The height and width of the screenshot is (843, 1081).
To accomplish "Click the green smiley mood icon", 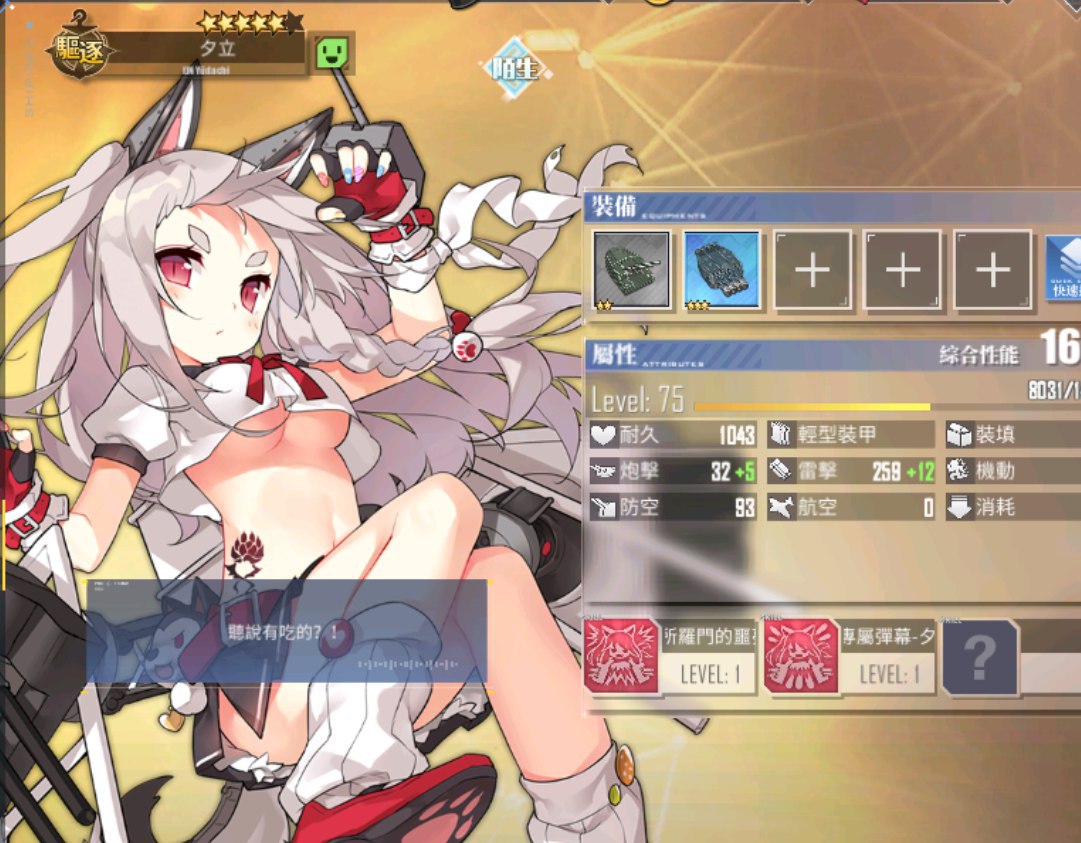I will coord(331,52).
